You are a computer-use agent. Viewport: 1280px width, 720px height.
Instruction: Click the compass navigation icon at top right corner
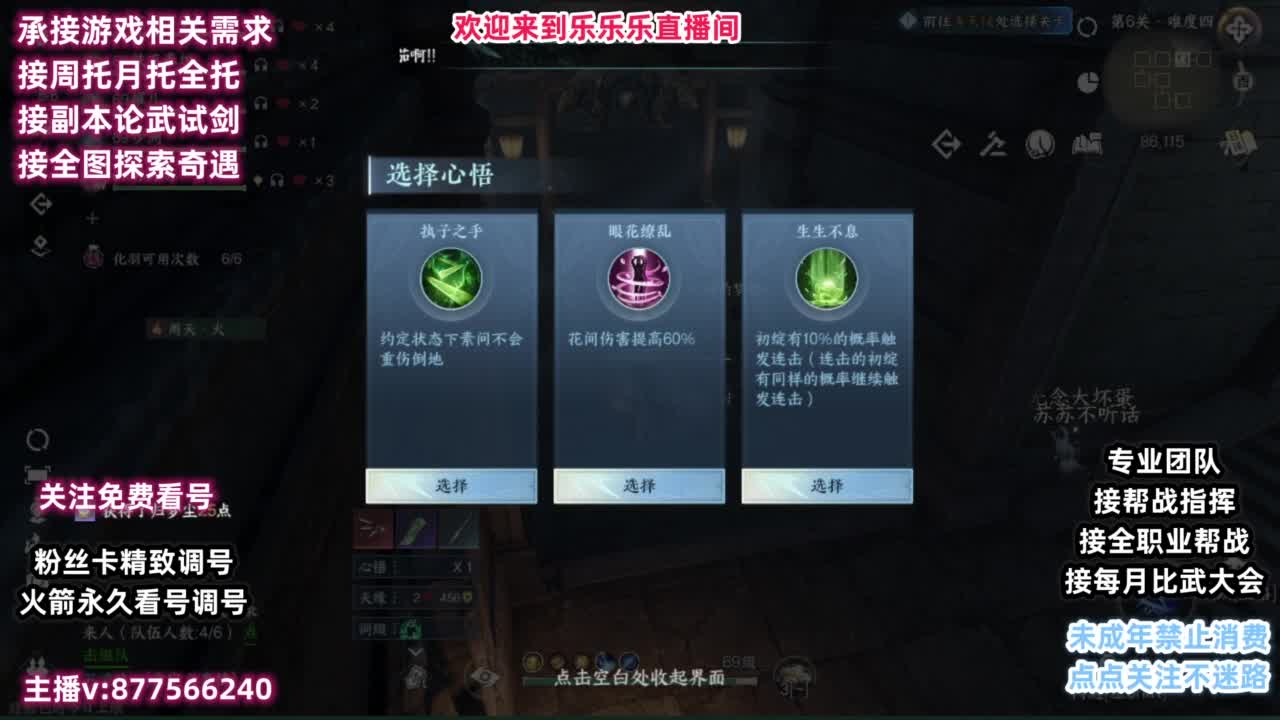[x=1238, y=28]
